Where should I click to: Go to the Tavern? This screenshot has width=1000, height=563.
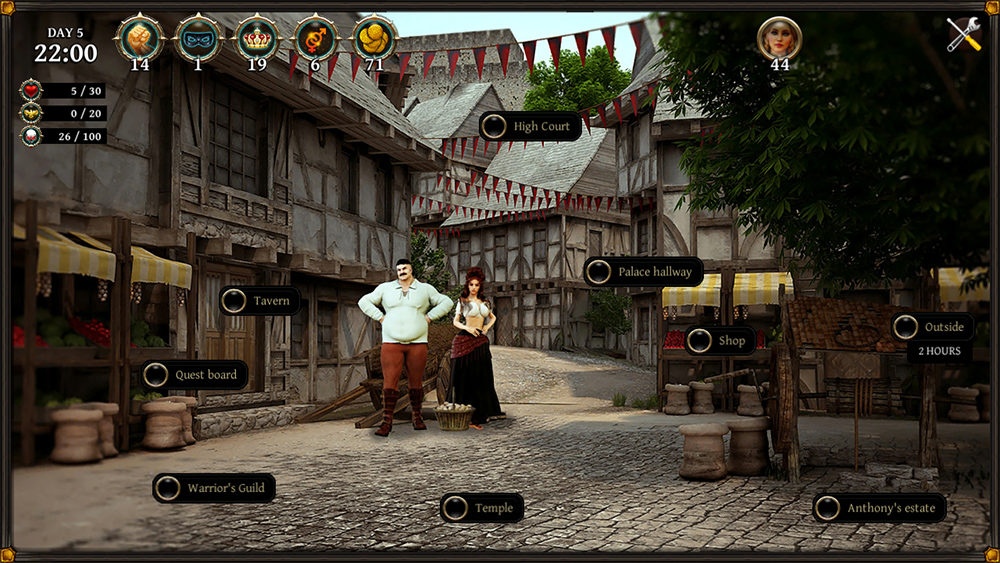coord(259,301)
